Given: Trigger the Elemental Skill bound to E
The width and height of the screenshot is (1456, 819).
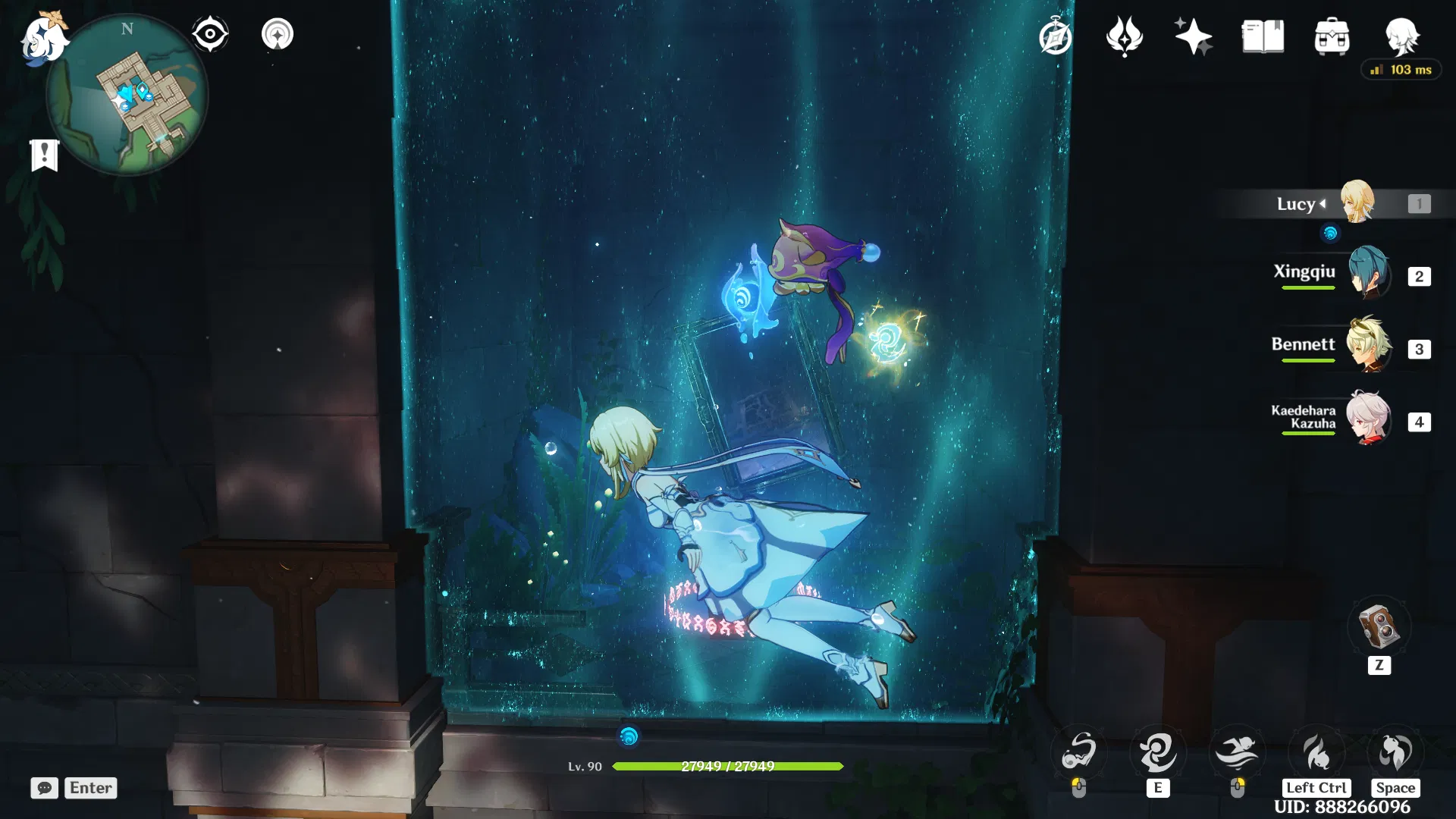Looking at the screenshot, I should 1158,751.
